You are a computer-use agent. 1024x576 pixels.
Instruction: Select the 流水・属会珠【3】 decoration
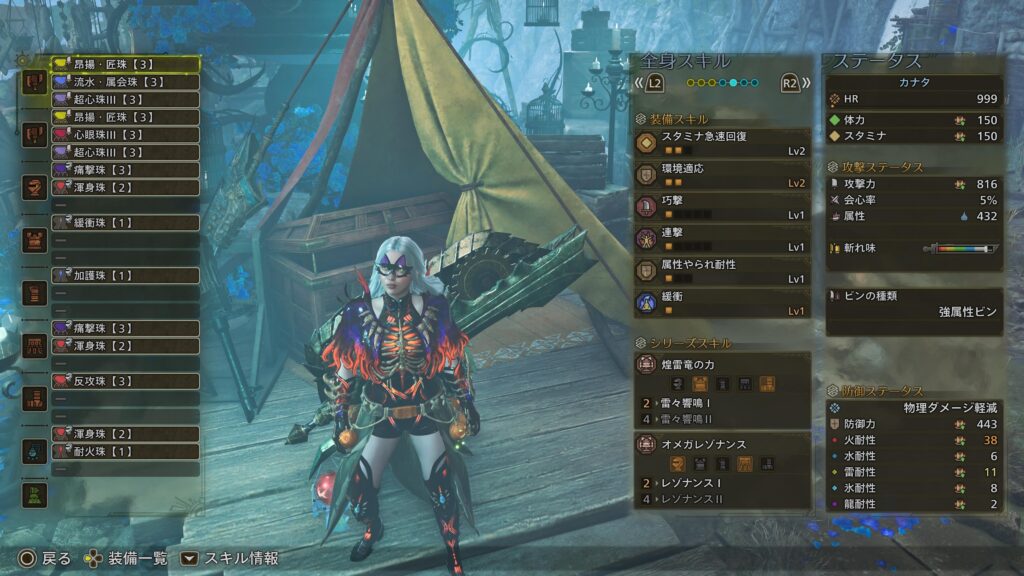tap(125, 82)
